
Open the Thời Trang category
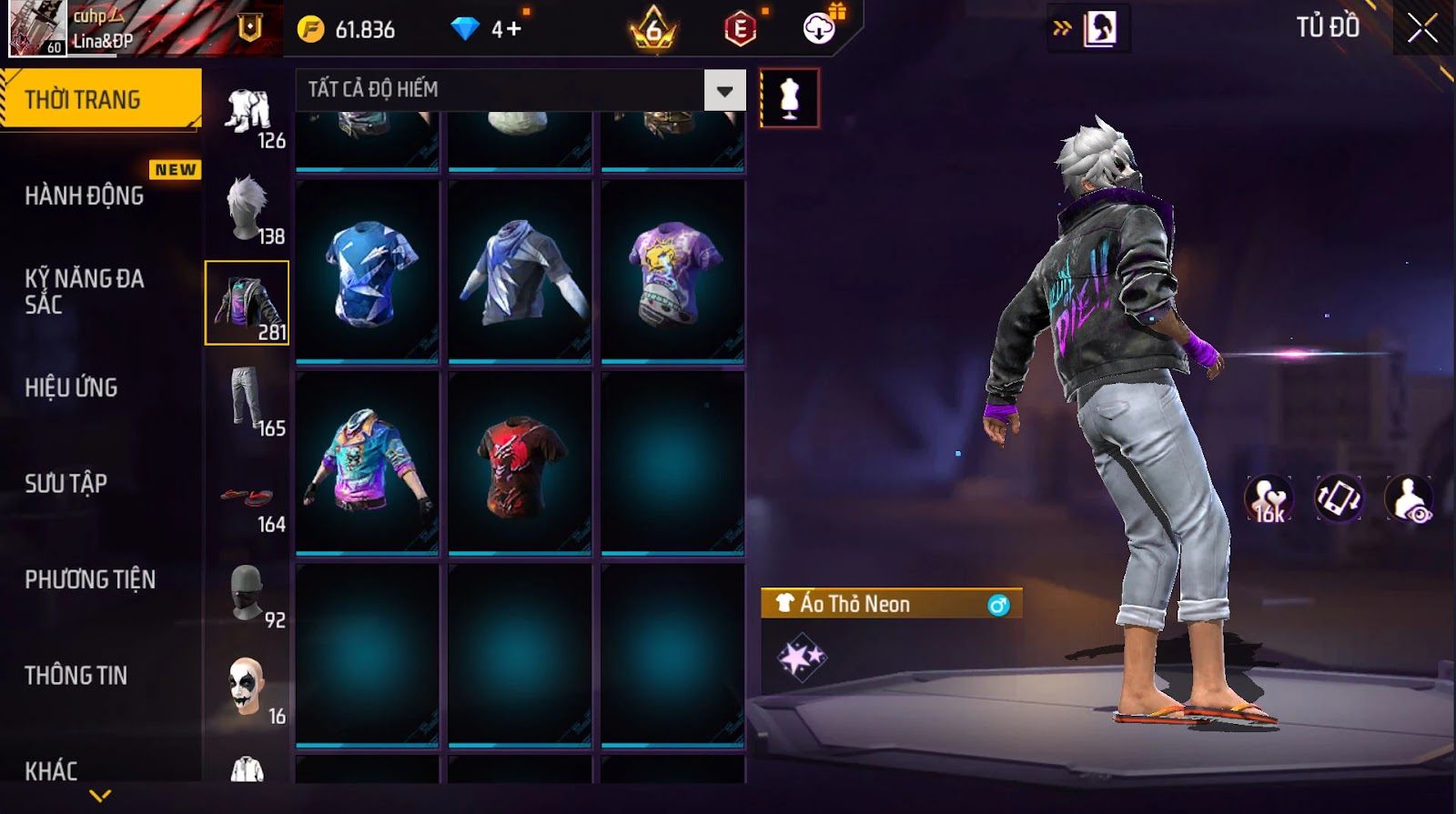100,99
